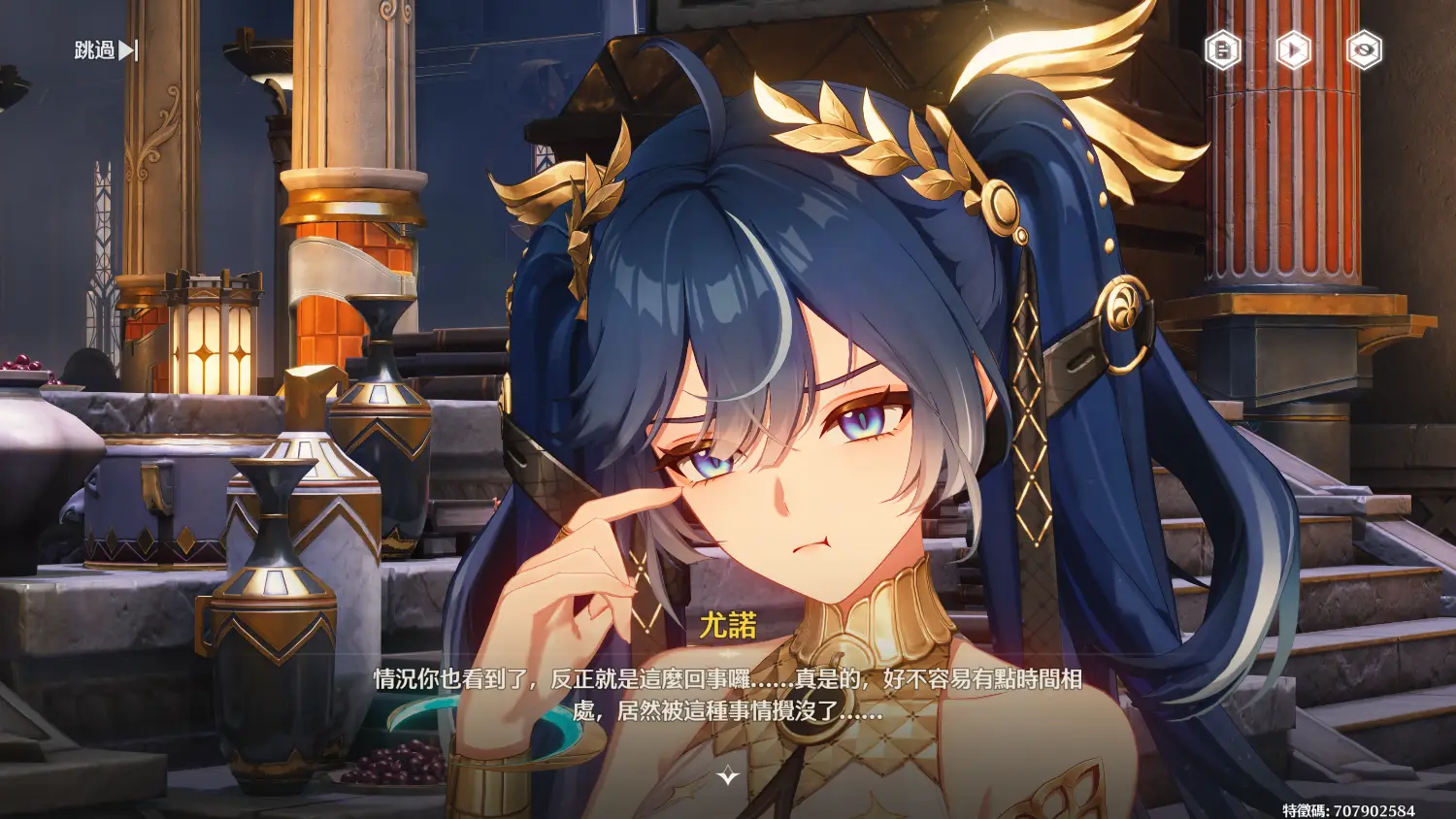
Task: Toggle auto-play dialogue hexagon button
Action: (1293, 50)
